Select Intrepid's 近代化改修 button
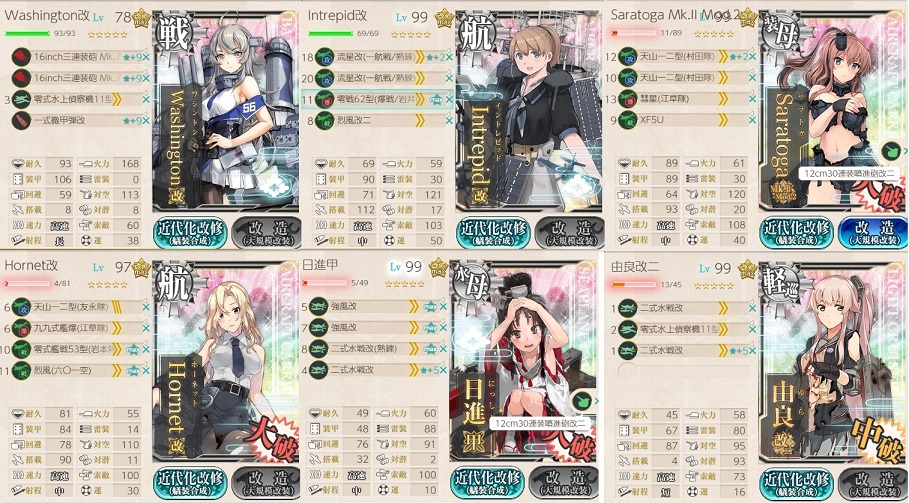909x503 pixels. 492,233
